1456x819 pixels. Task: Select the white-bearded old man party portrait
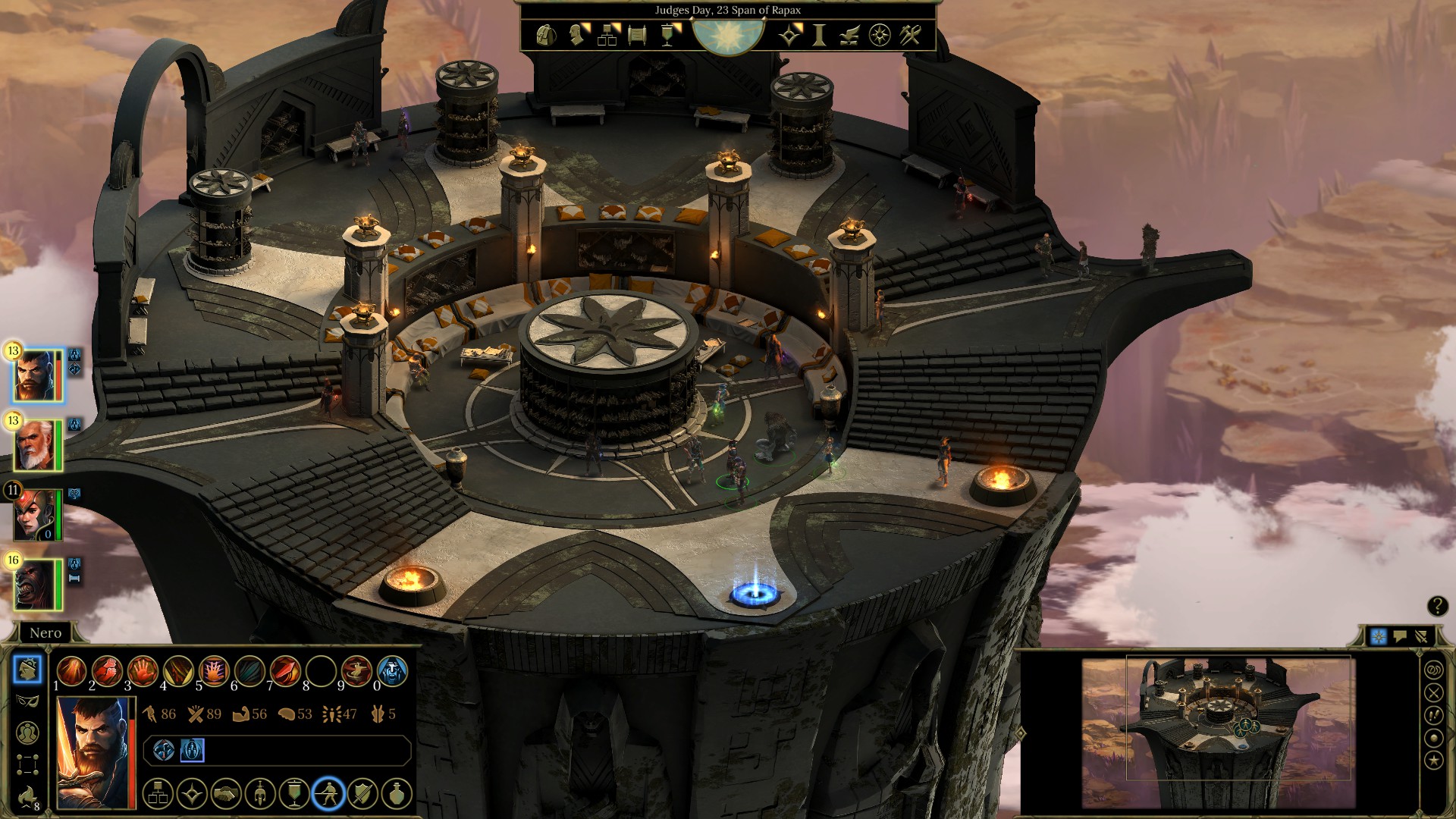(x=36, y=445)
